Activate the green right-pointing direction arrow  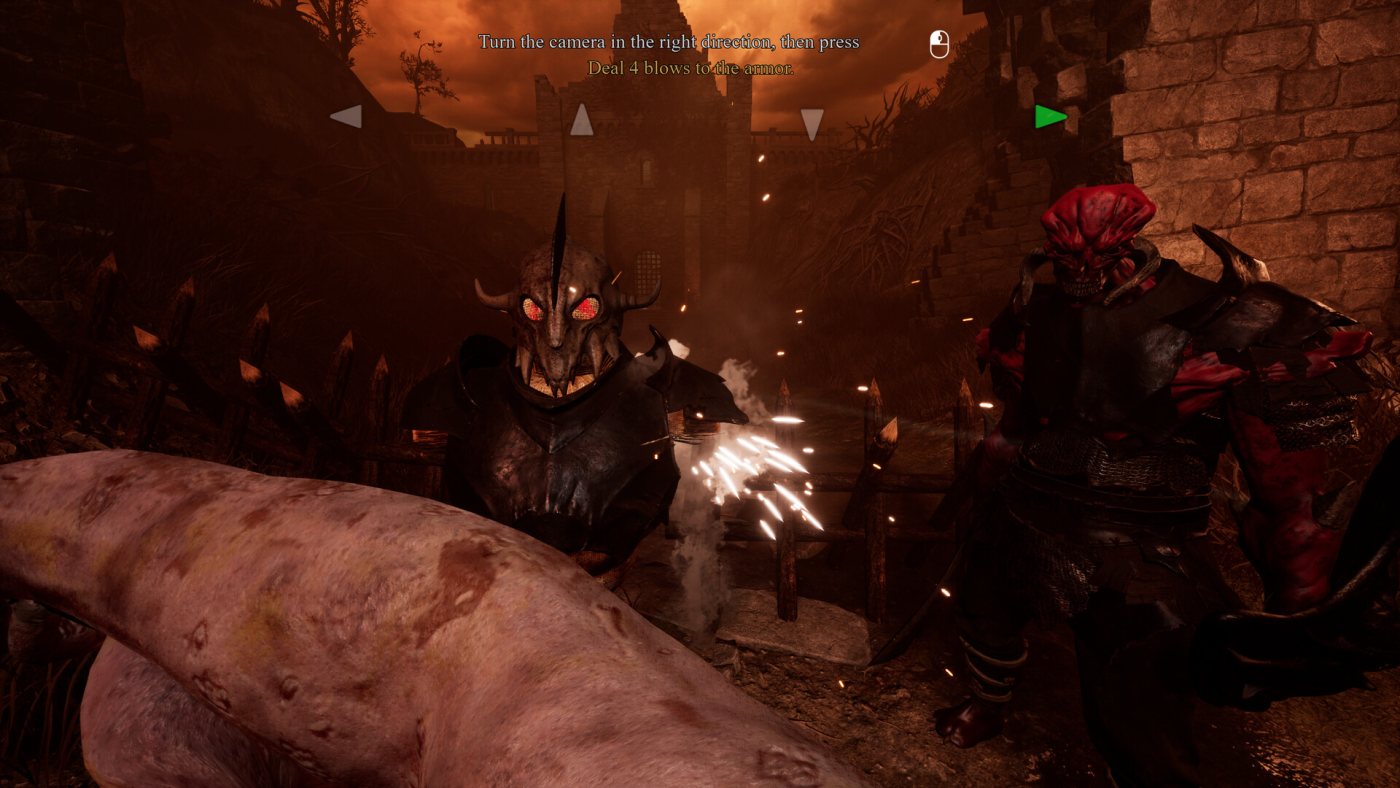(1049, 117)
